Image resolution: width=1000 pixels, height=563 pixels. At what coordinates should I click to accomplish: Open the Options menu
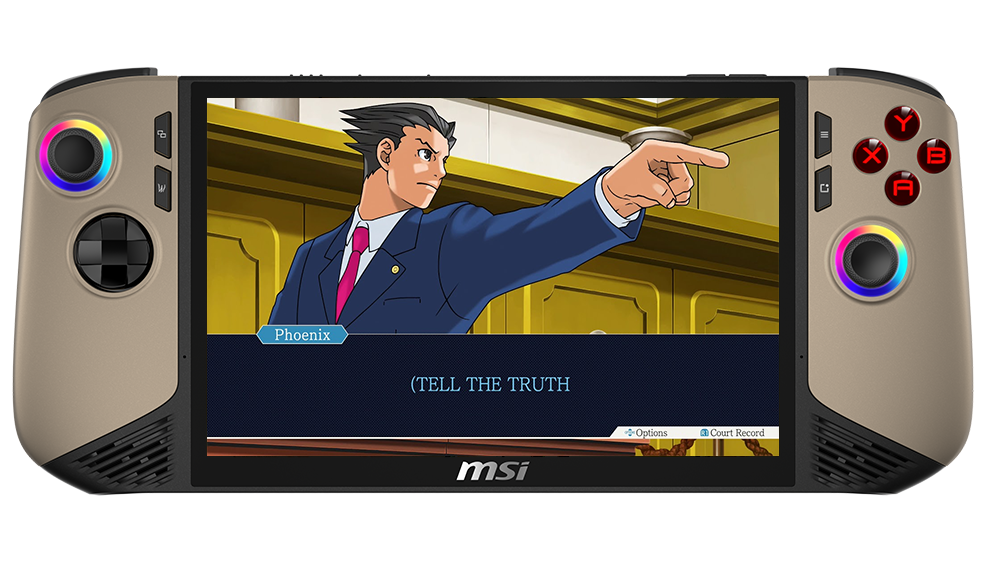[646, 433]
